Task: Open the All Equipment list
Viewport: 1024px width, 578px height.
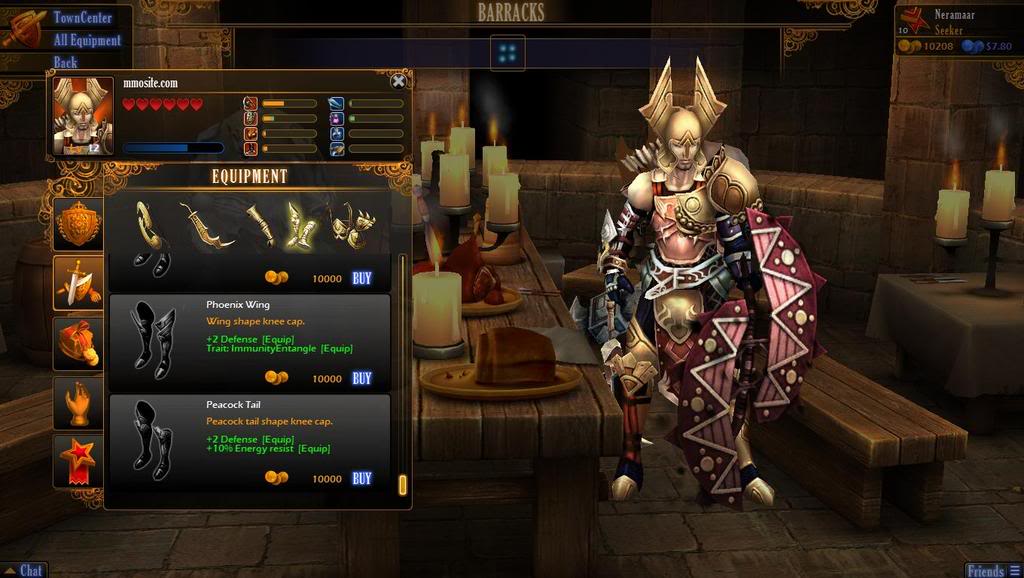Action: 87,40
